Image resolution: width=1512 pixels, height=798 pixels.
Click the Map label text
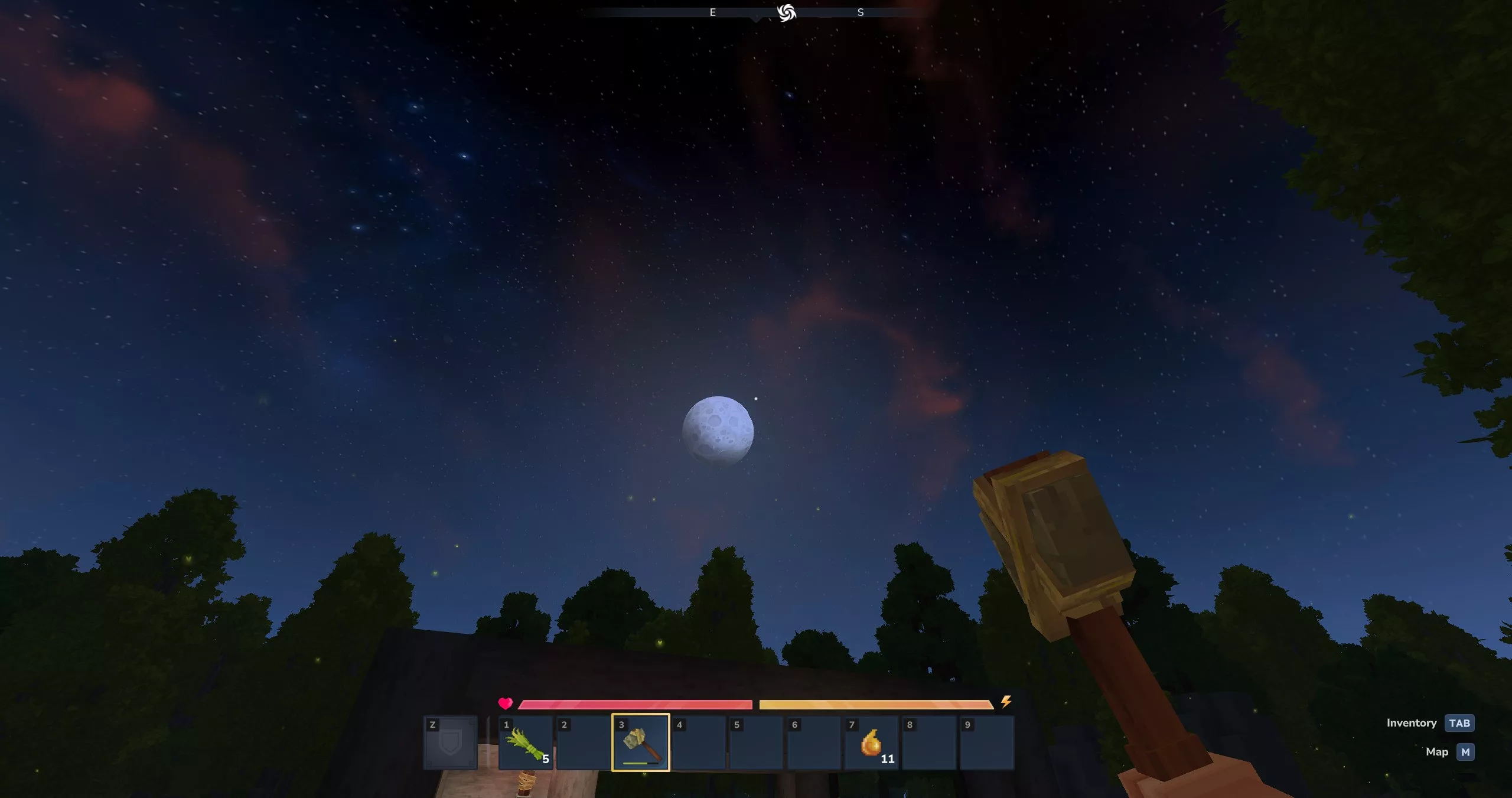(1437, 752)
